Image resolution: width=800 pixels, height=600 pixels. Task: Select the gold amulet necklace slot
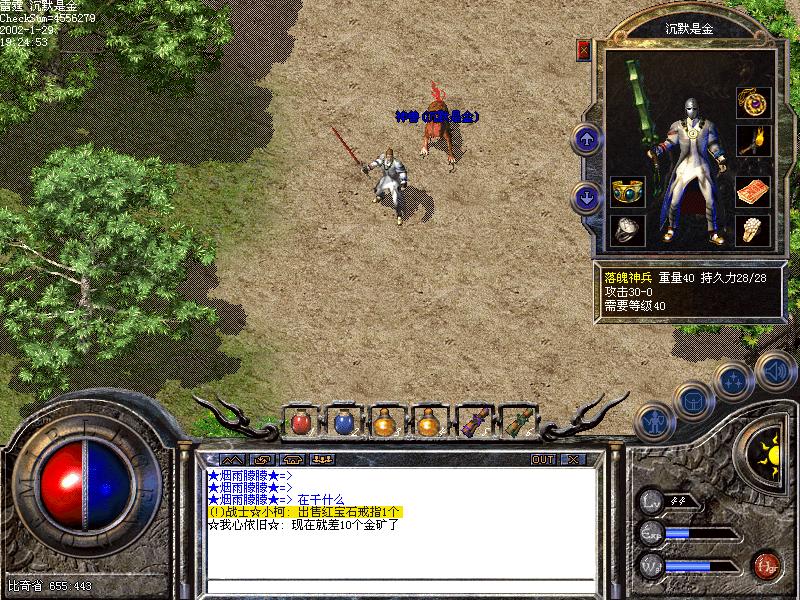[751, 101]
